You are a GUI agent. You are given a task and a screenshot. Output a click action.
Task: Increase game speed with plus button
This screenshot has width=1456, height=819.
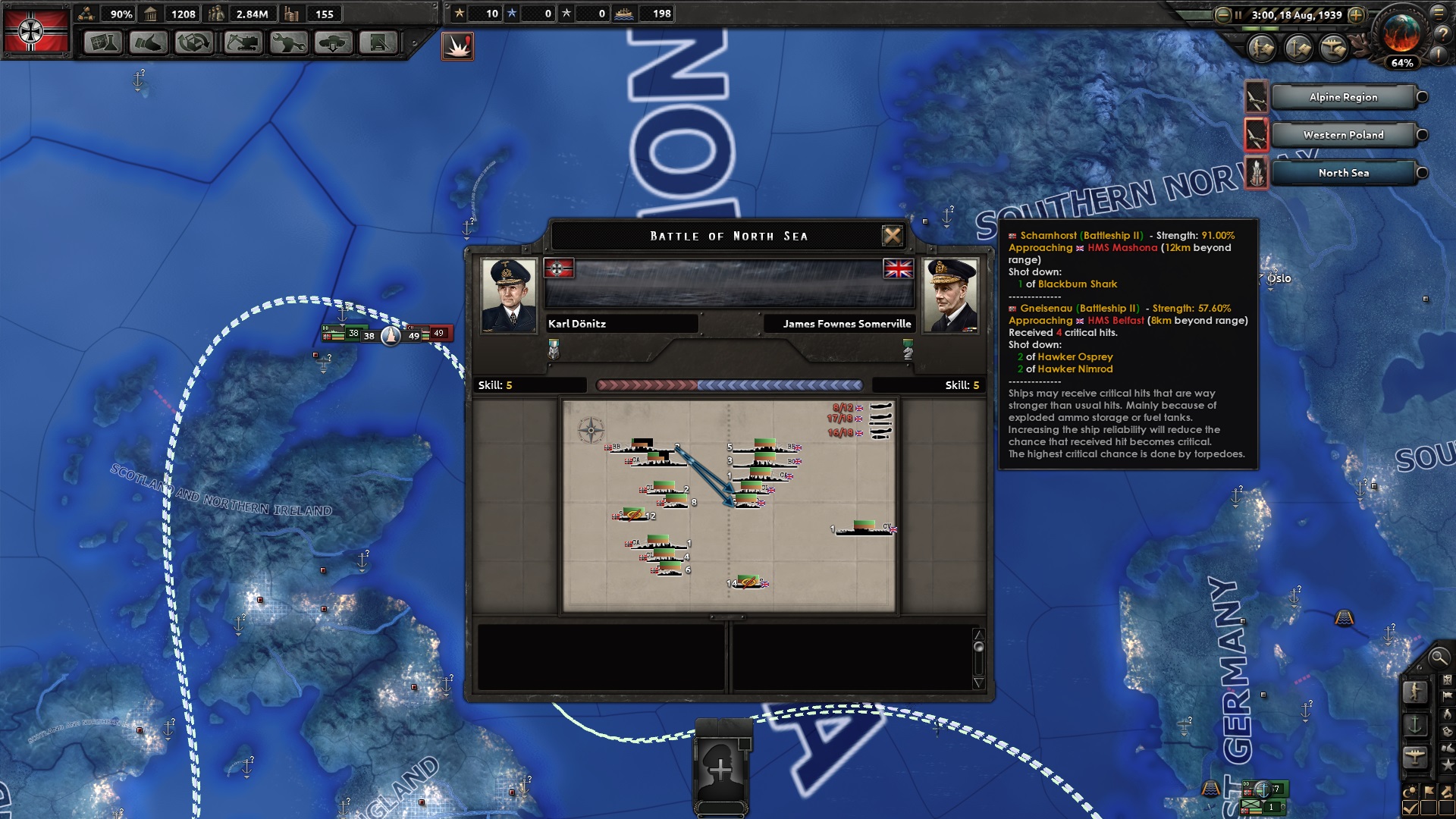pyautogui.click(x=1357, y=15)
